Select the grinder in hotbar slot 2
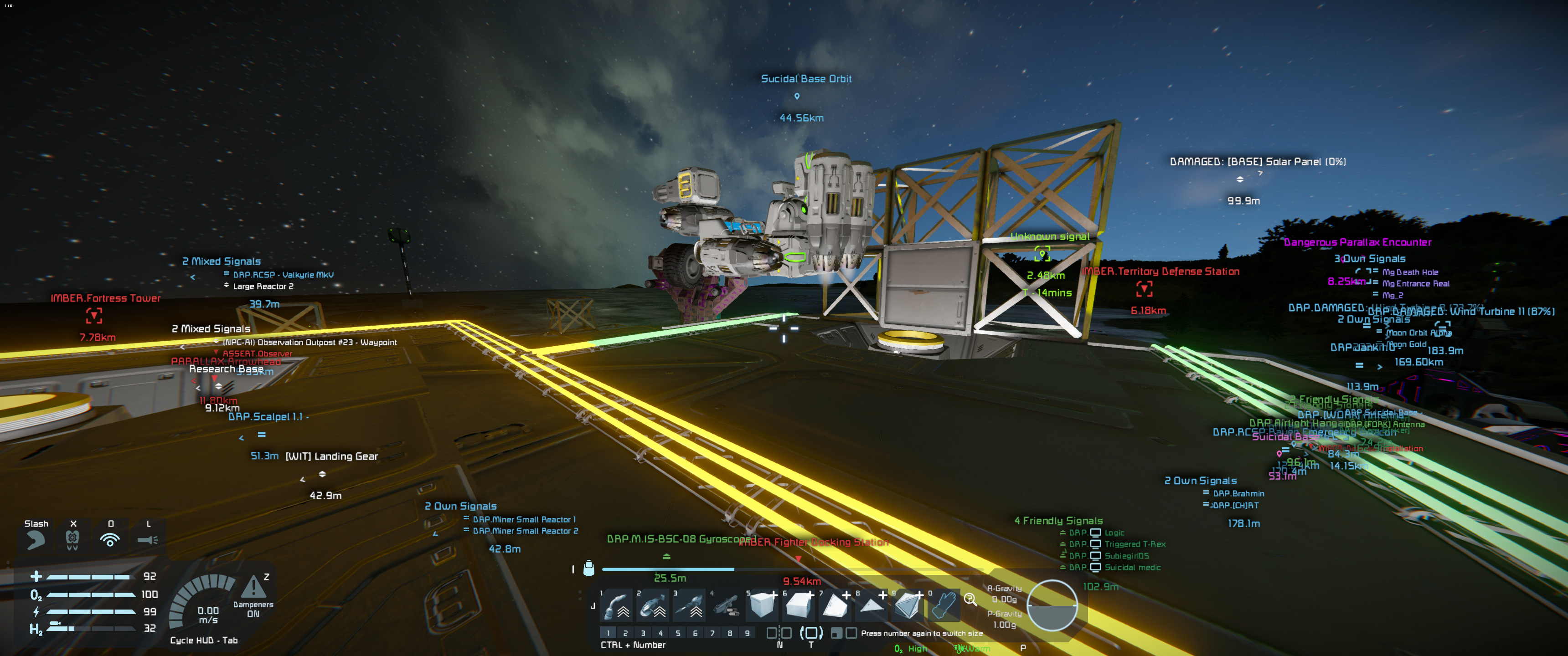 653,605
